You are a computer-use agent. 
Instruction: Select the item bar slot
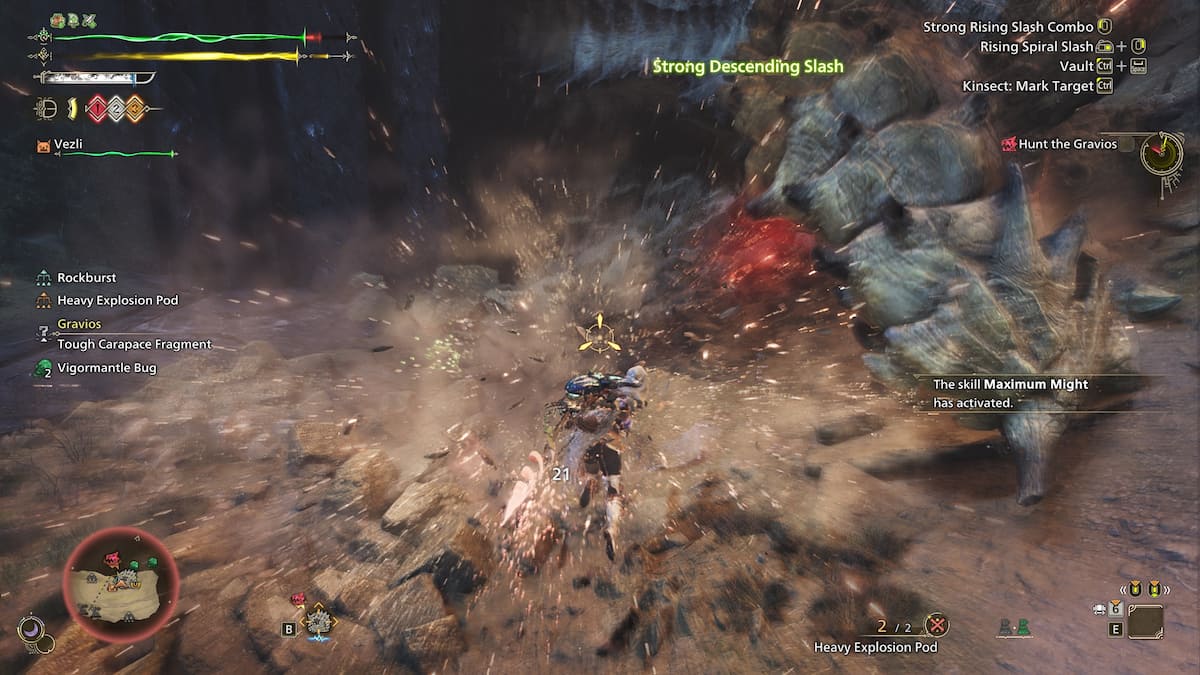(x=1145, y=622)
